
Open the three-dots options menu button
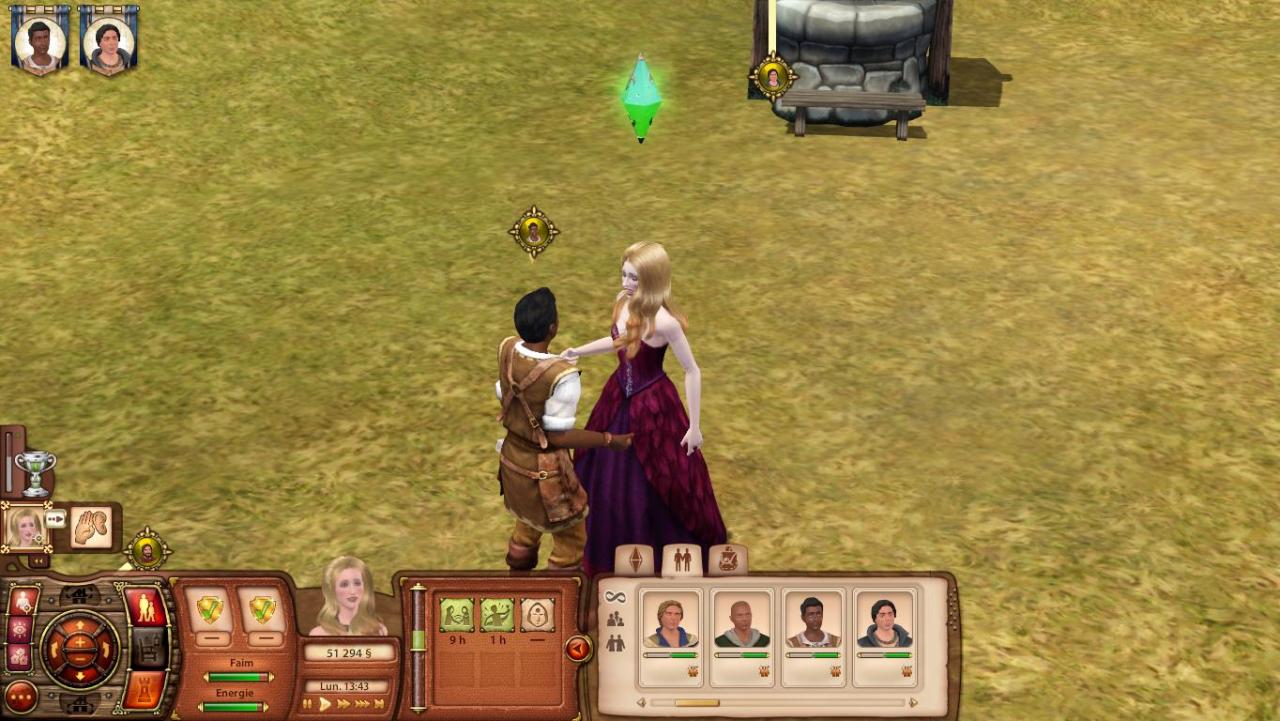[21, 696]
